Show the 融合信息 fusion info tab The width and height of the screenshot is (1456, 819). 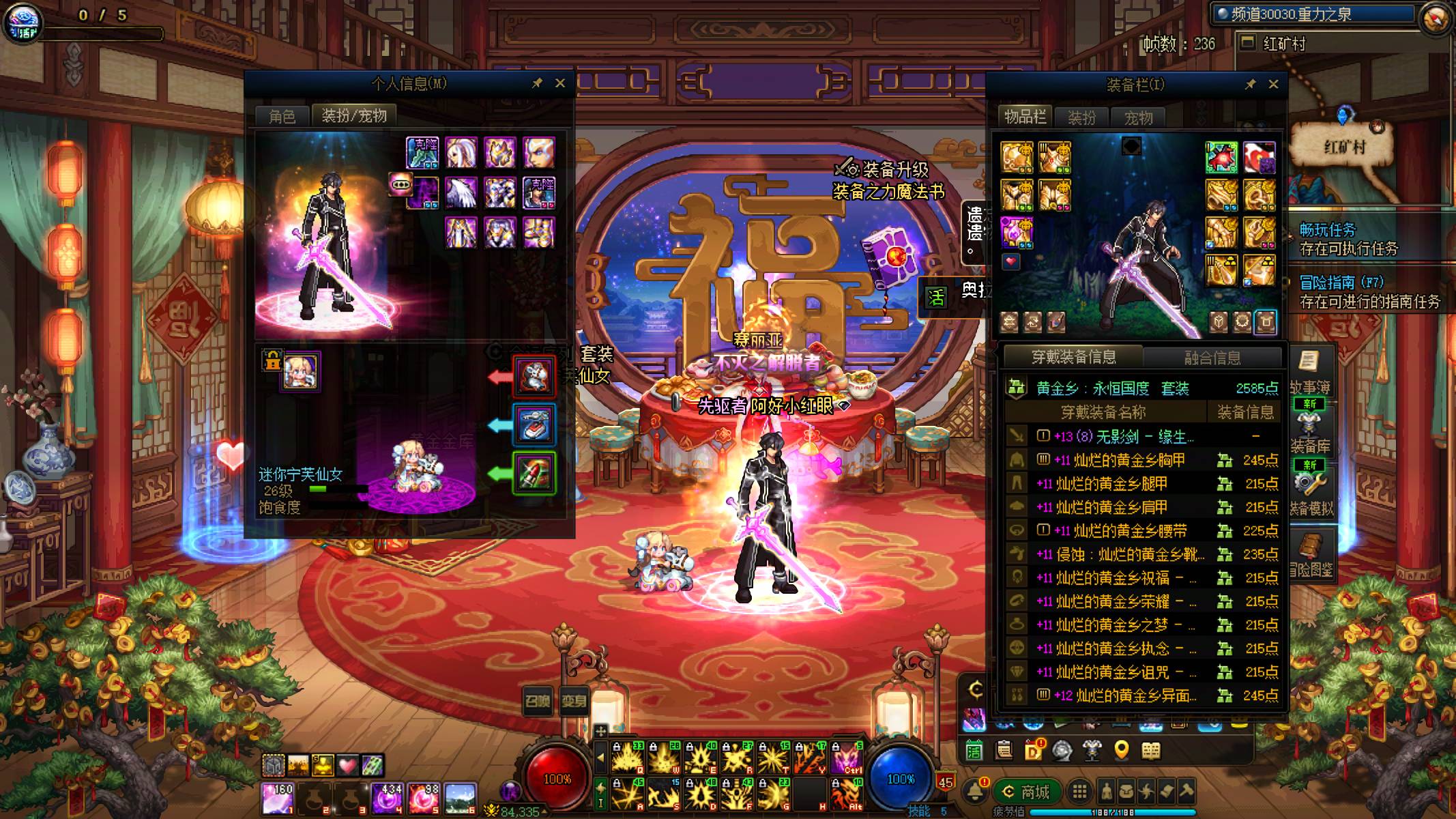pos(1212,357)
